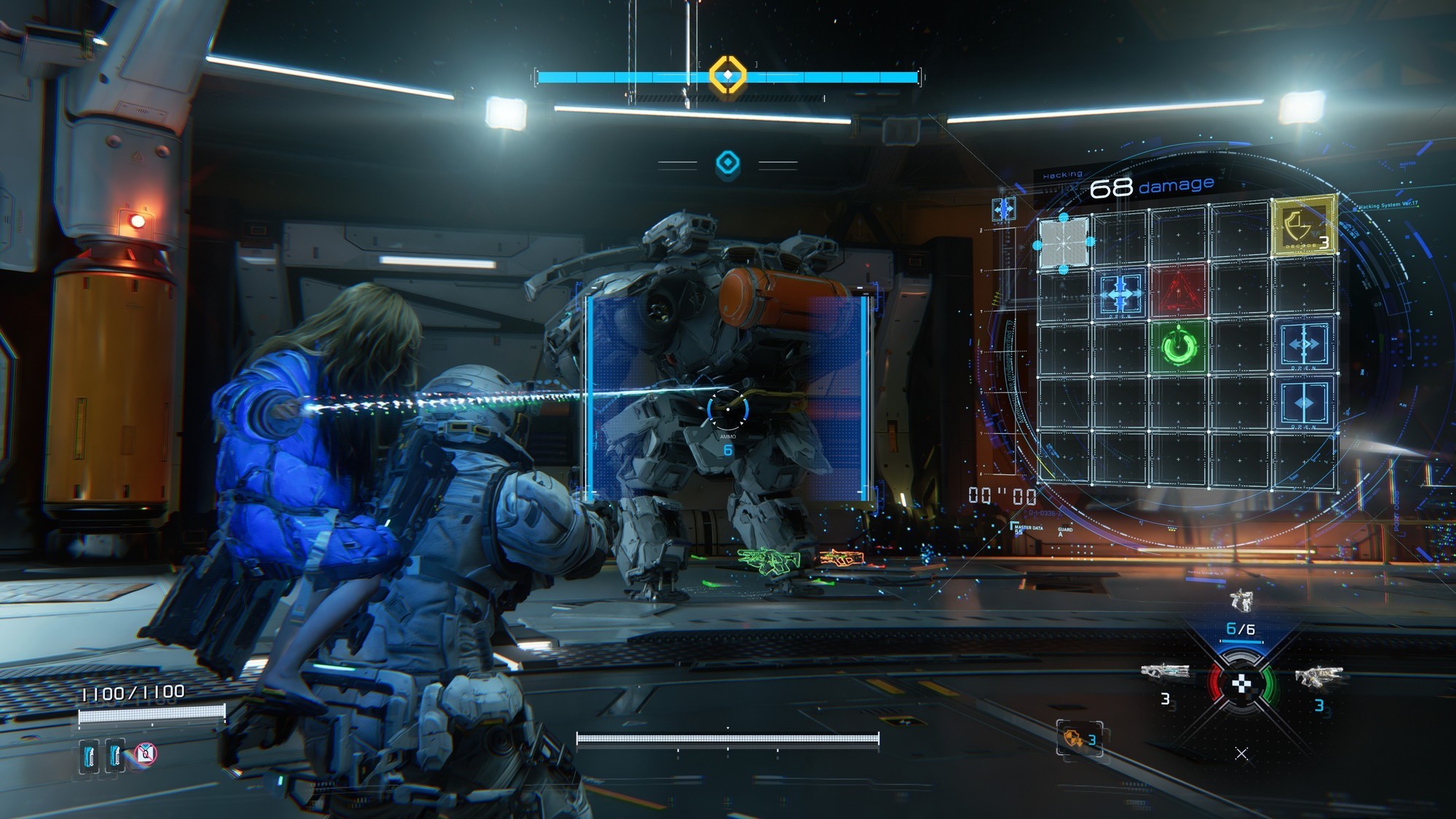Pick the blue Open tile with sideways arrows

click(1303, 344)
